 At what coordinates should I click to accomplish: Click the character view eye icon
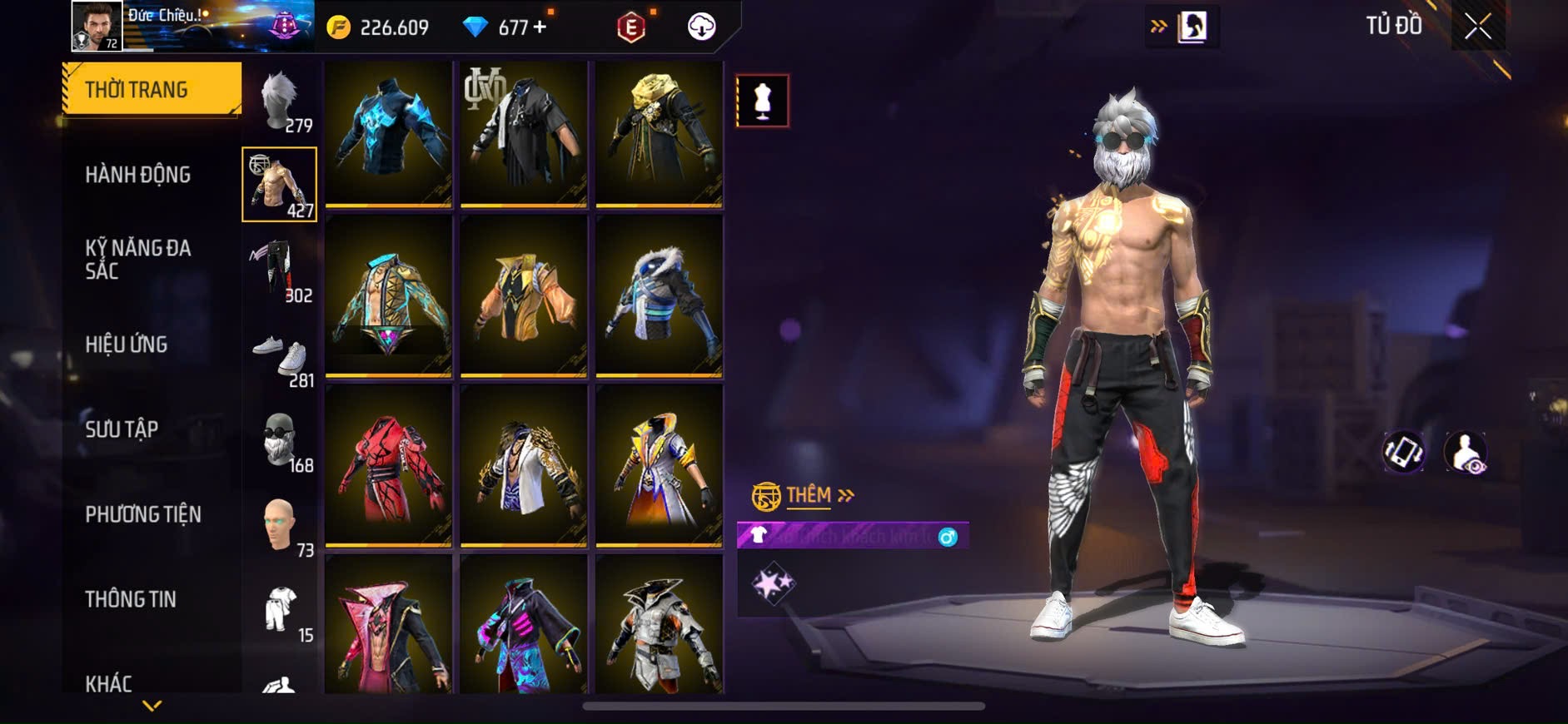click(1465, 453)
